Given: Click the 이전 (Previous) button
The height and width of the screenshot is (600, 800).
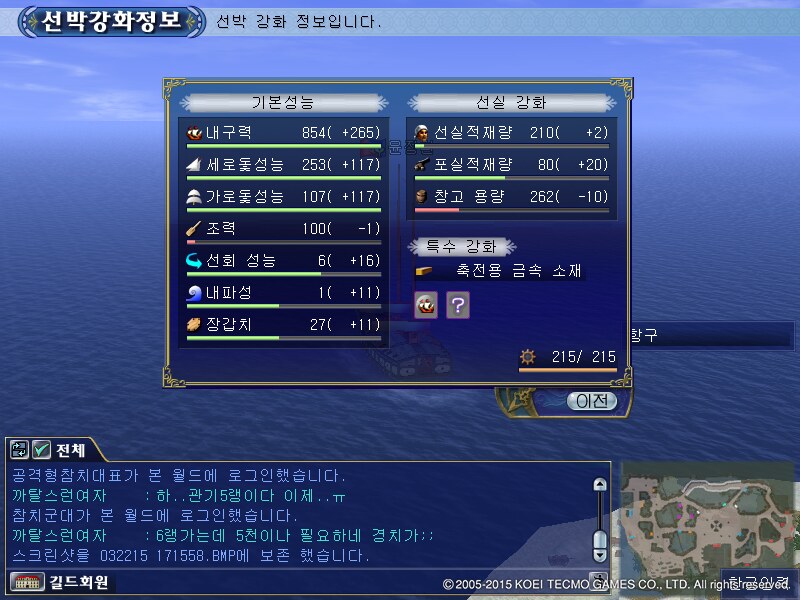Looking at the screenshot, I should [x=591, y=401].
